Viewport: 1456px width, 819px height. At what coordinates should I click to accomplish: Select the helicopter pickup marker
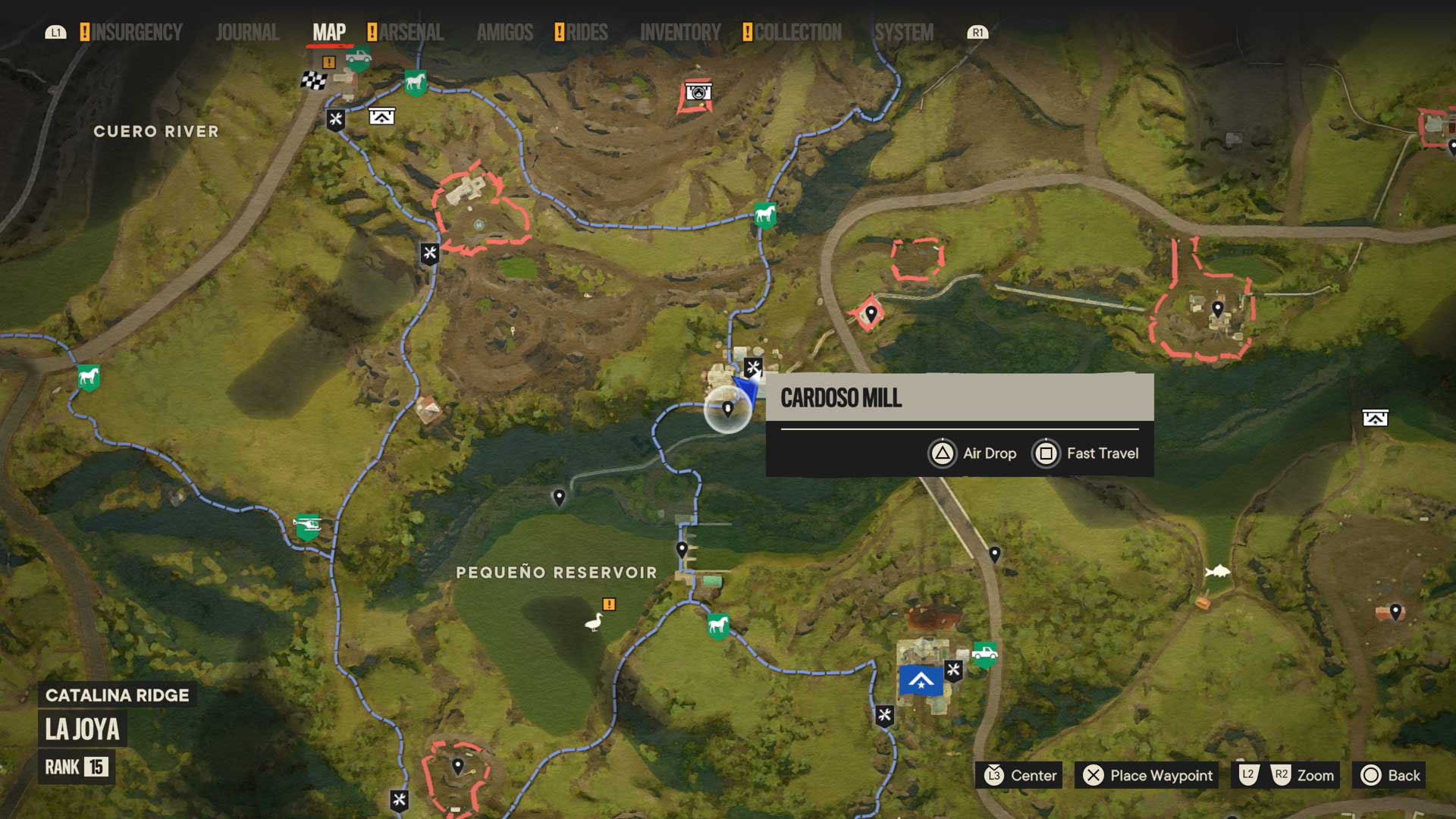coord(307,526)
